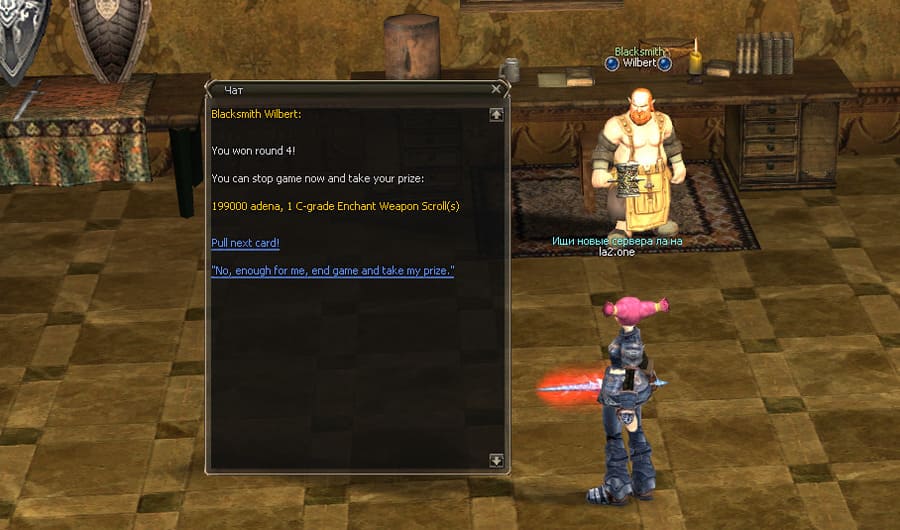Viewport: 900px width, 530px height.
Task: Click the dialog's scroll-up arrow
Action: pos(496,115)
